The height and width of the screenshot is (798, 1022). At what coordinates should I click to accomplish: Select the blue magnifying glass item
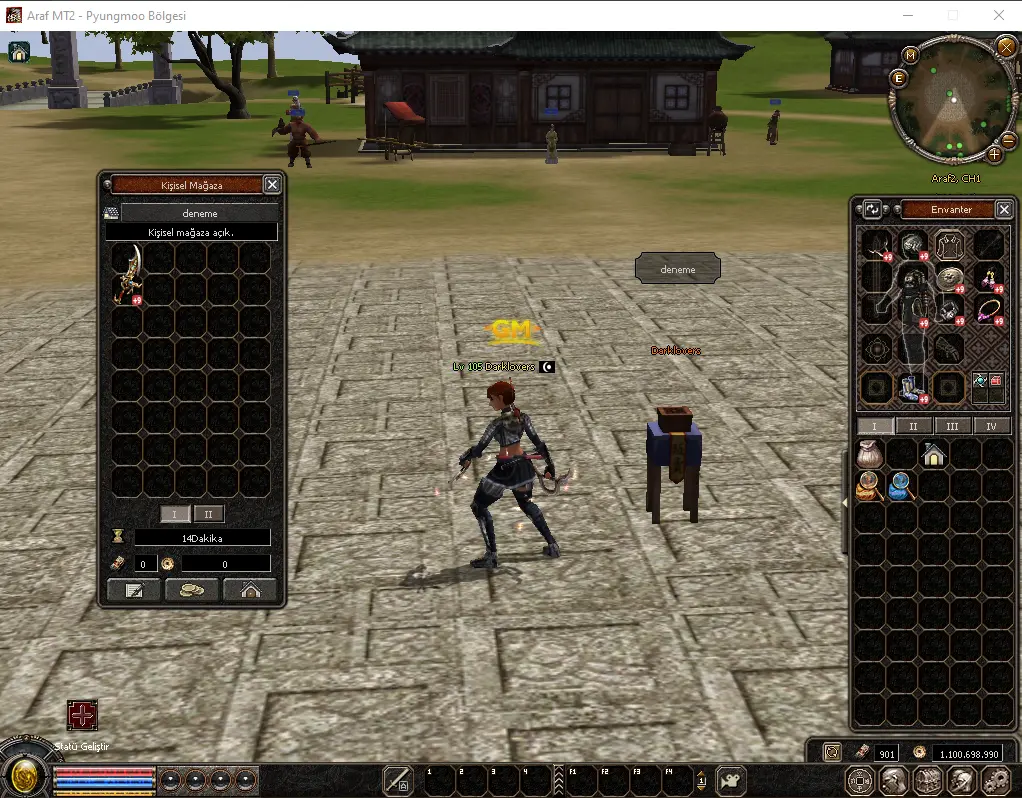coord(901,487)
